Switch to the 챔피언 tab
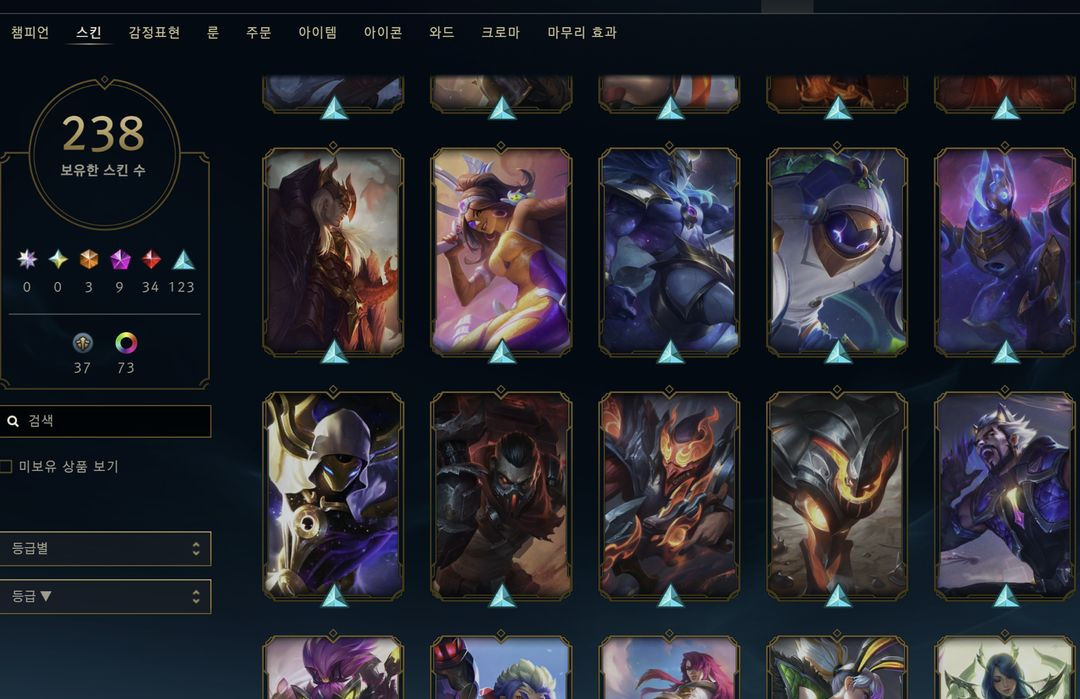 coord(30,33)
